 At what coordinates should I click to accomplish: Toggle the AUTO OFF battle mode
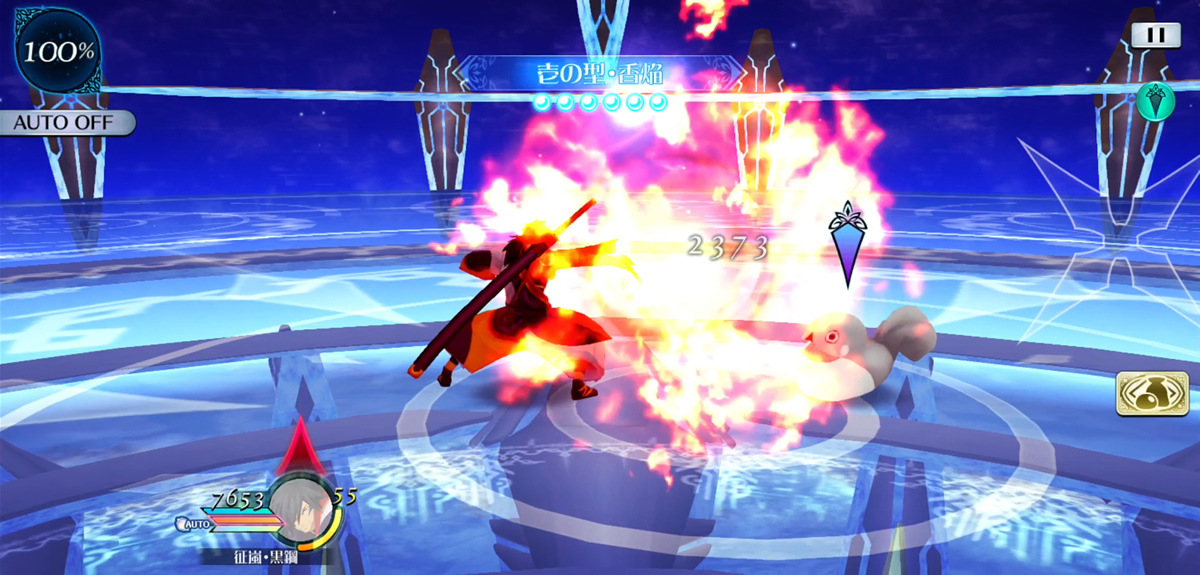66,123
